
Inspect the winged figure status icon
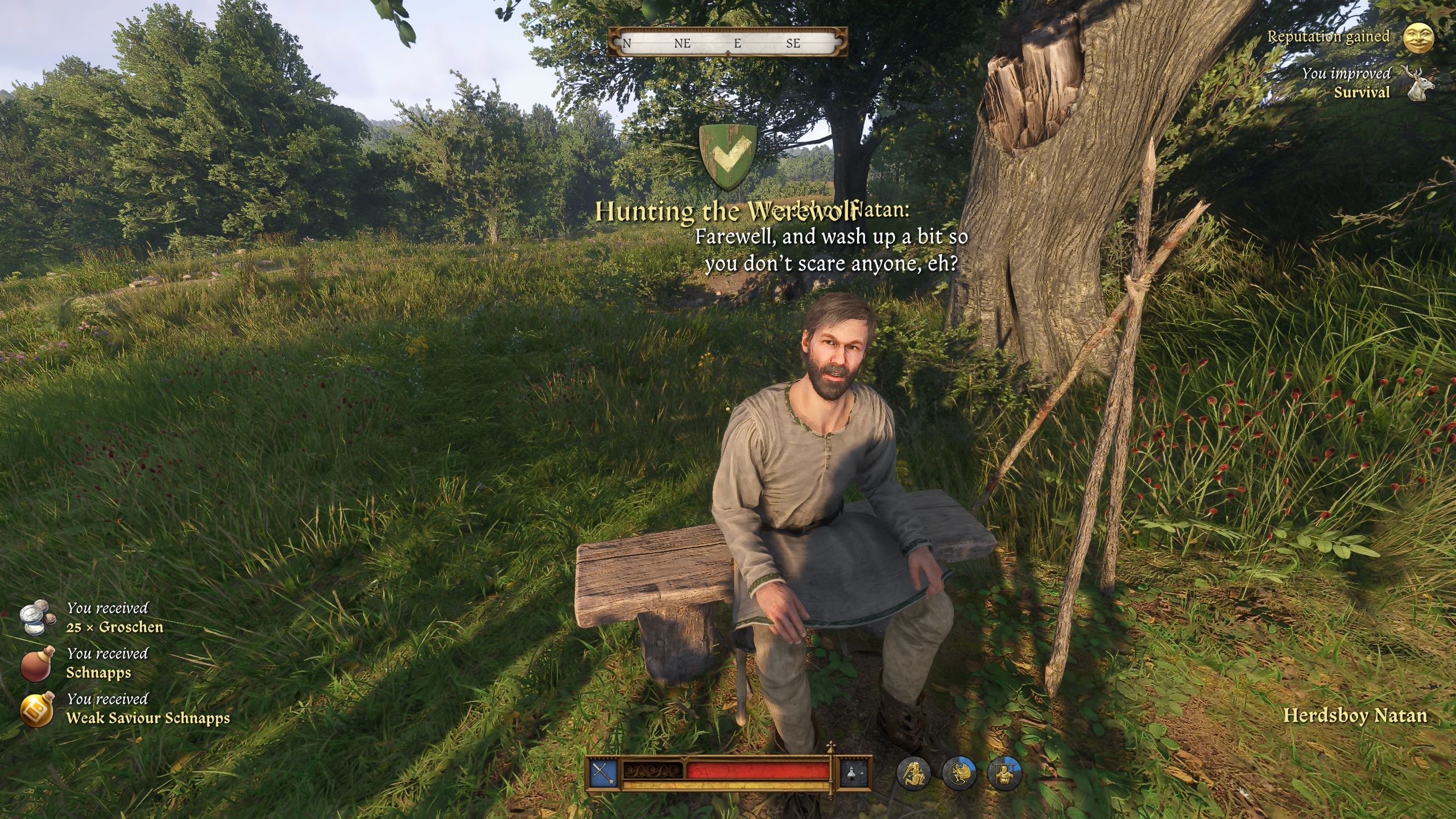click(959, 773)
